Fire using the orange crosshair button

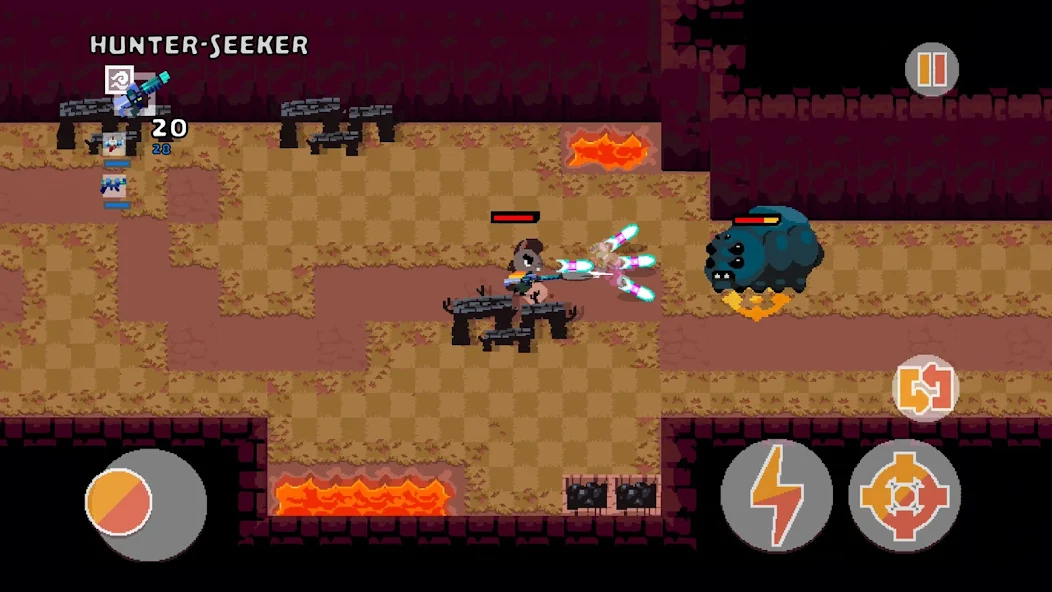(904, 494)
